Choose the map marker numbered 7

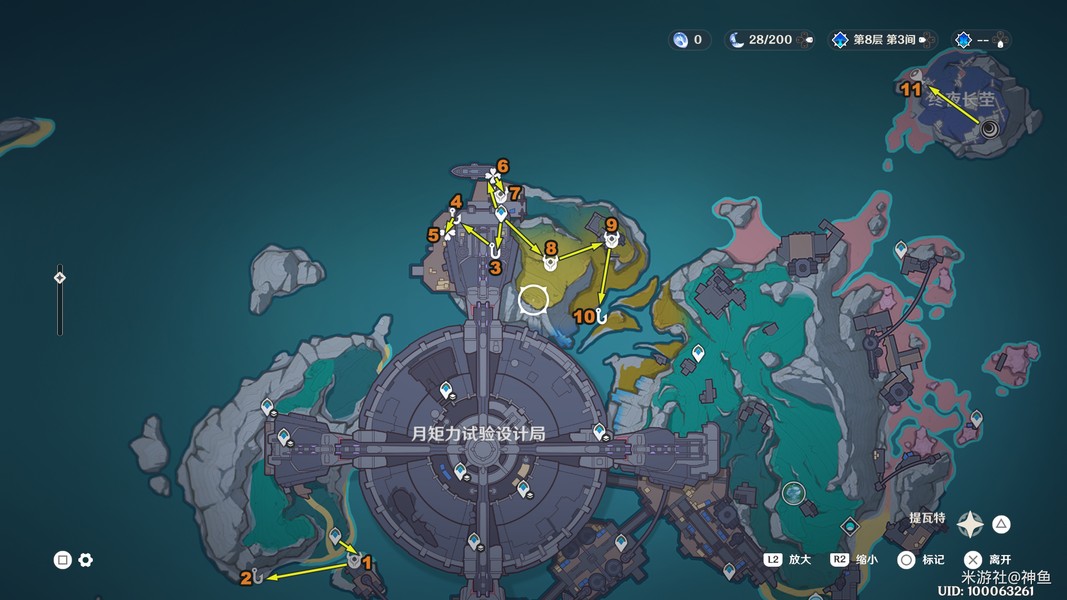pyautogui.click(x=501, y=195)
